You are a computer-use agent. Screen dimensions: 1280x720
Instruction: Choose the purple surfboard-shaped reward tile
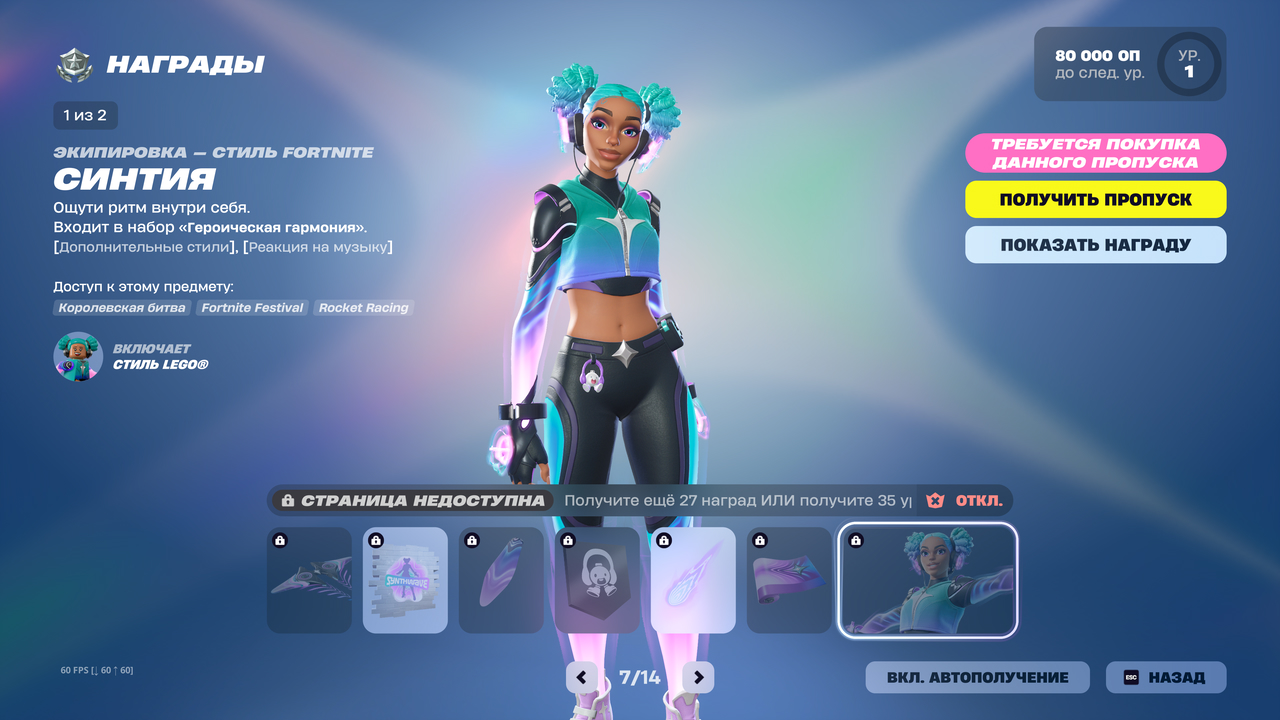[x=501, y=580]
